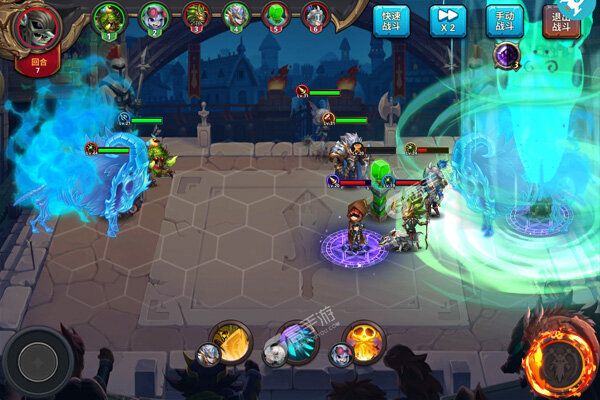This screenshot has height=400, width=600.
Task: Tap the 快速战斗 quick battle button
Action: pos(391,21)
